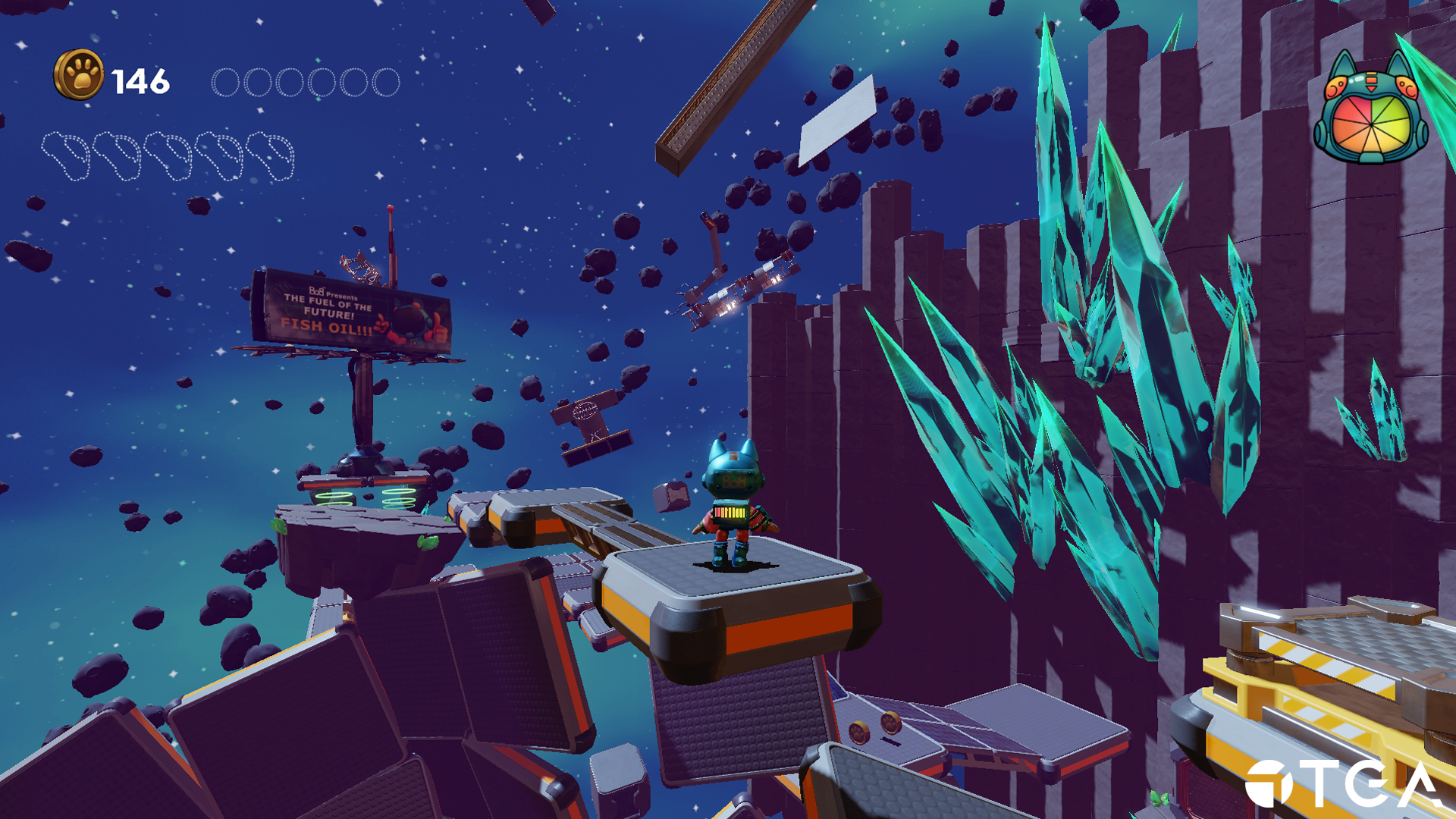
Task: Select the FISH OIL!!! advertisement text
Action: coord(326,328)
